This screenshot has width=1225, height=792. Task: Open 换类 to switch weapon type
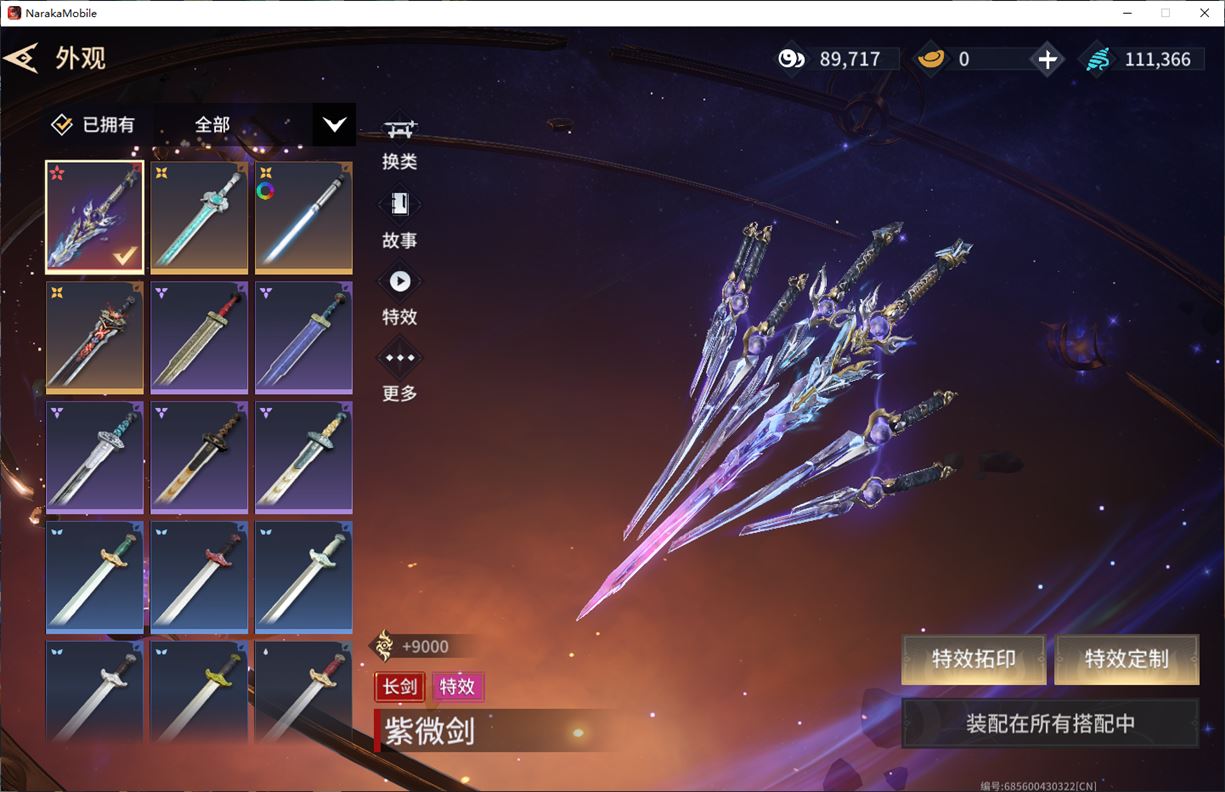click(x=400, y=143)
